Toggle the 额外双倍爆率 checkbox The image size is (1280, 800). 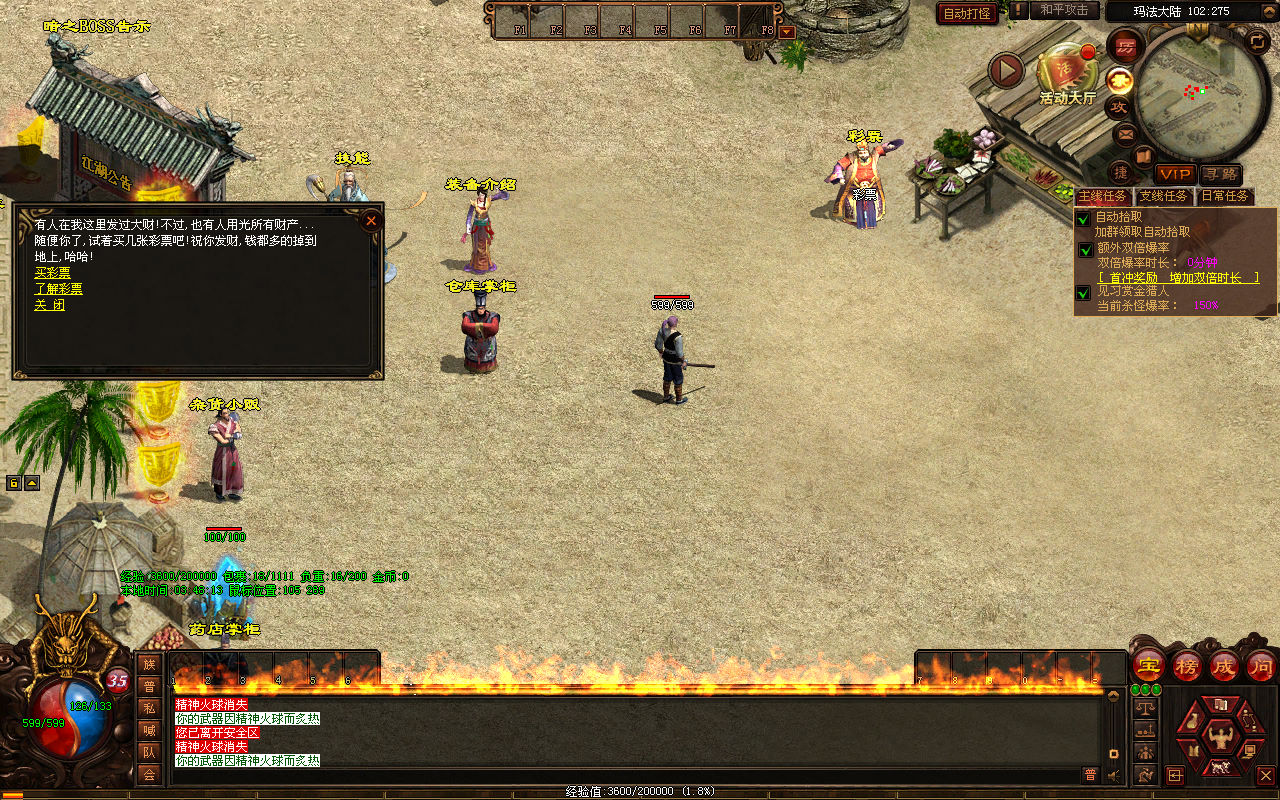point(1084,249)
